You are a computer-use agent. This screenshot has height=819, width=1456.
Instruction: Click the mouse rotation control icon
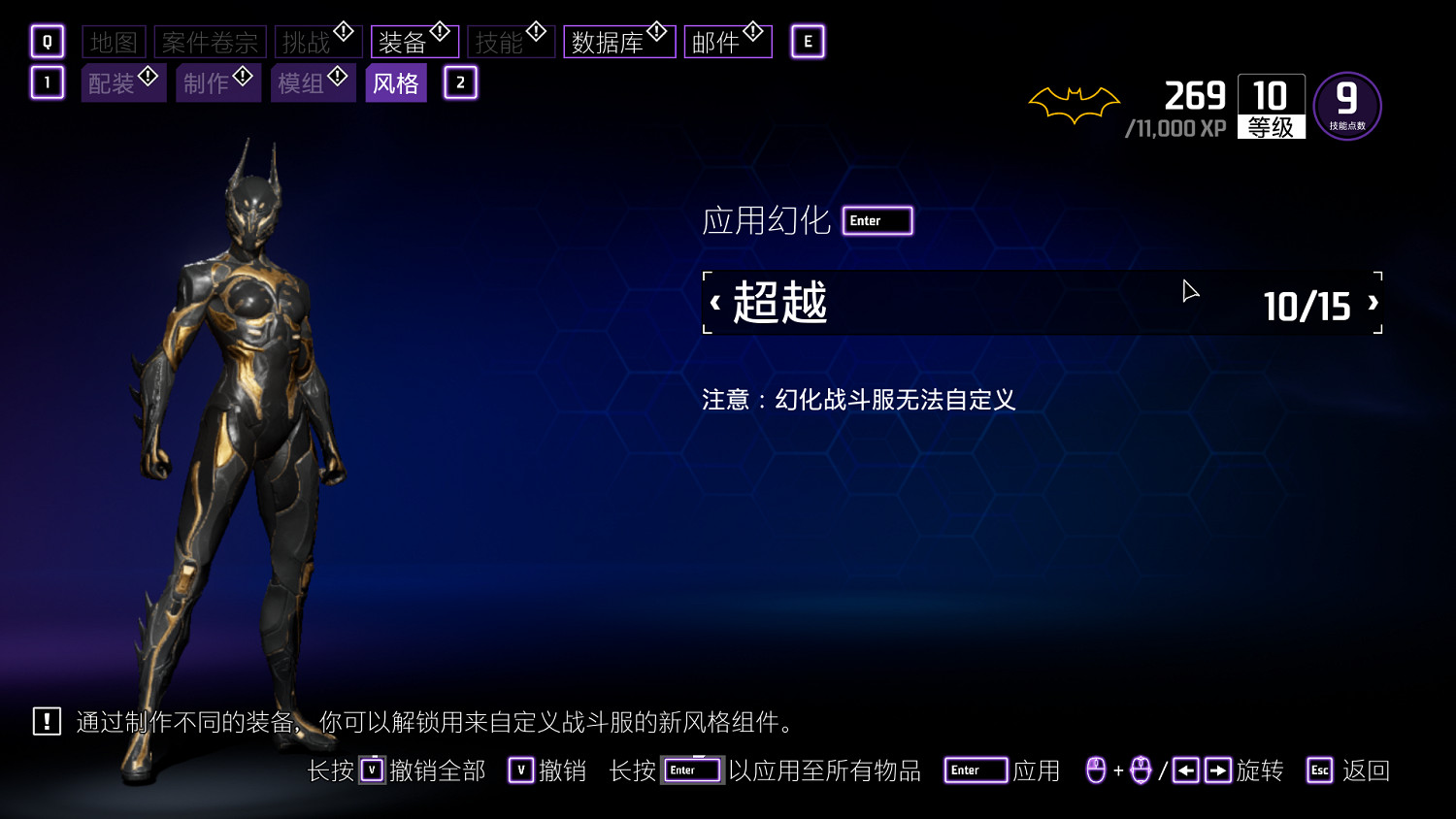pos(1097,770)
